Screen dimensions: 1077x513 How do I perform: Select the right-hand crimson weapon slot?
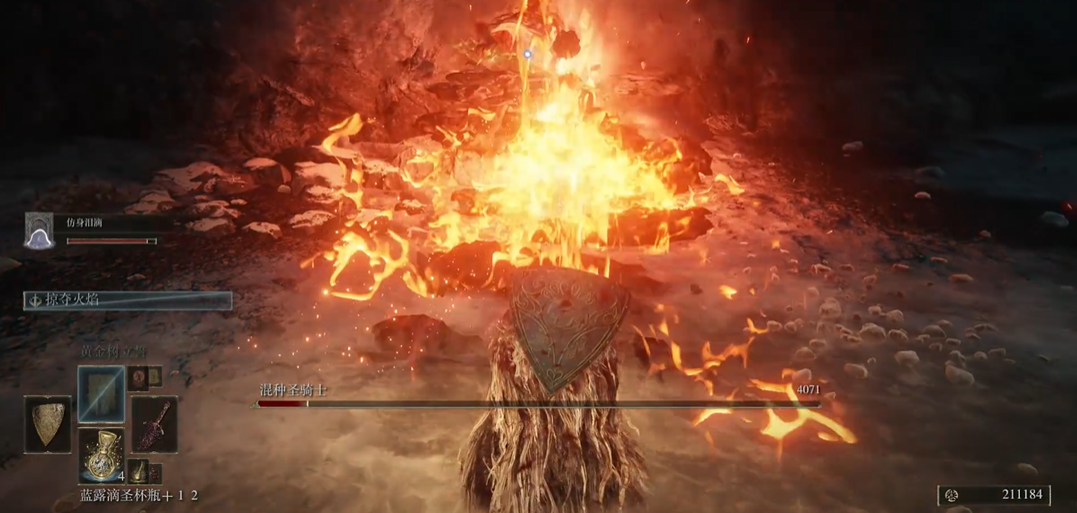coord(155,424)
